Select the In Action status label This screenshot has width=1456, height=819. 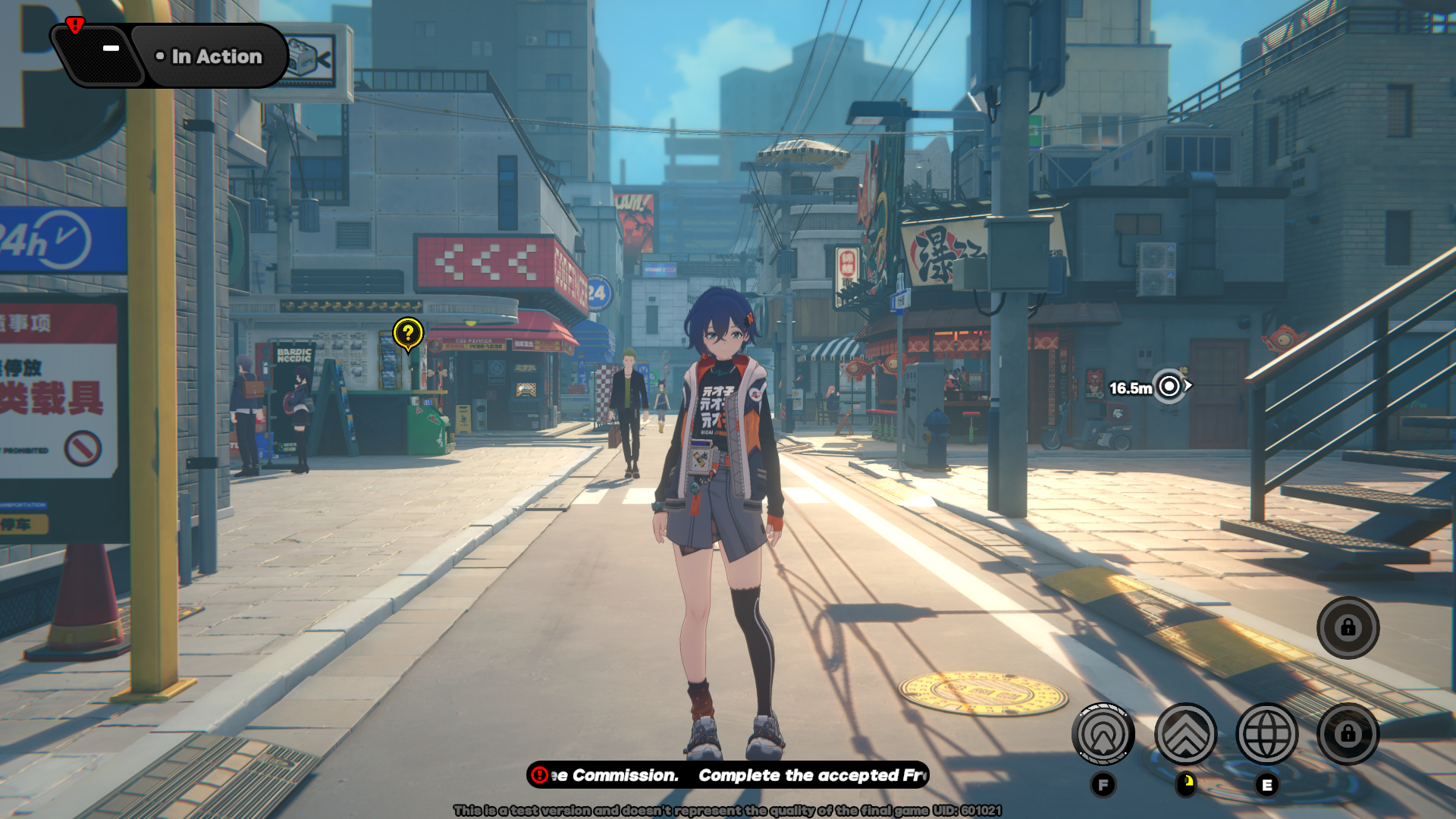click(x=209, y=57)
